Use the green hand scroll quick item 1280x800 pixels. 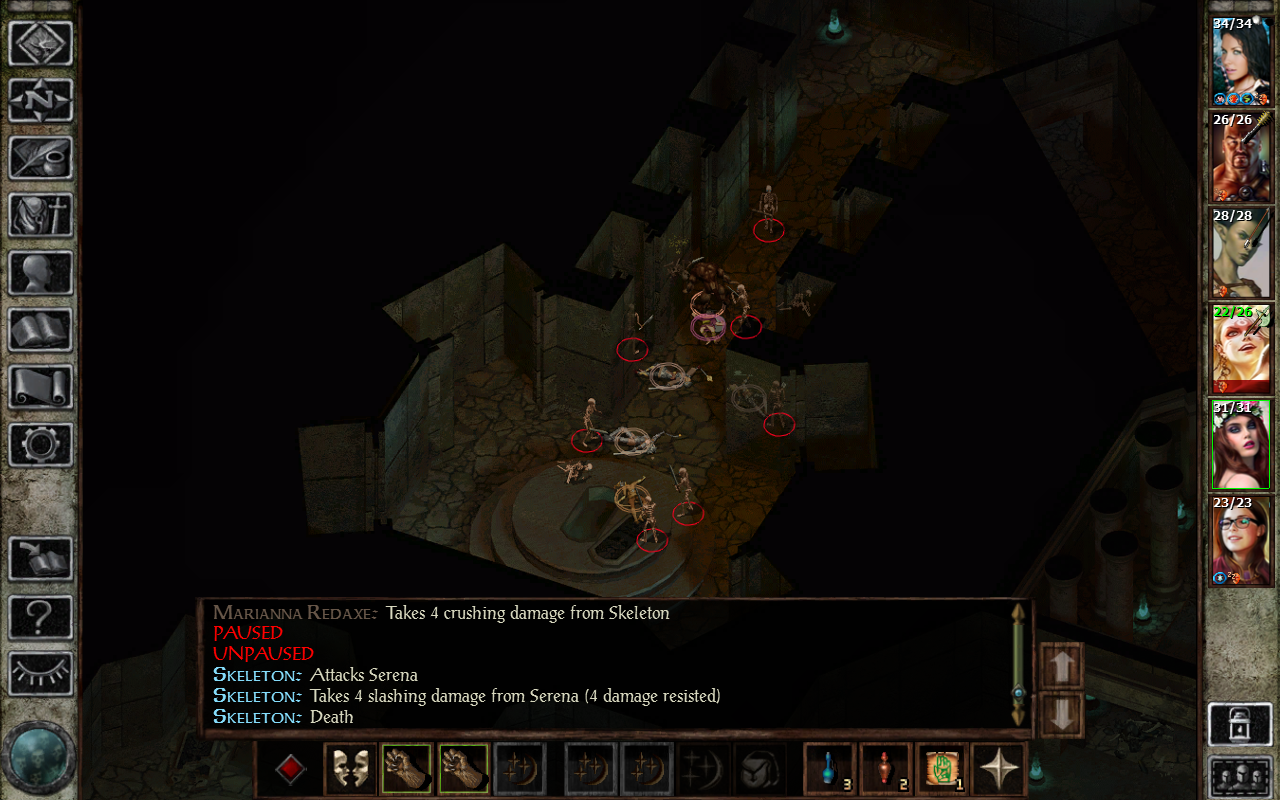point(942,769)
